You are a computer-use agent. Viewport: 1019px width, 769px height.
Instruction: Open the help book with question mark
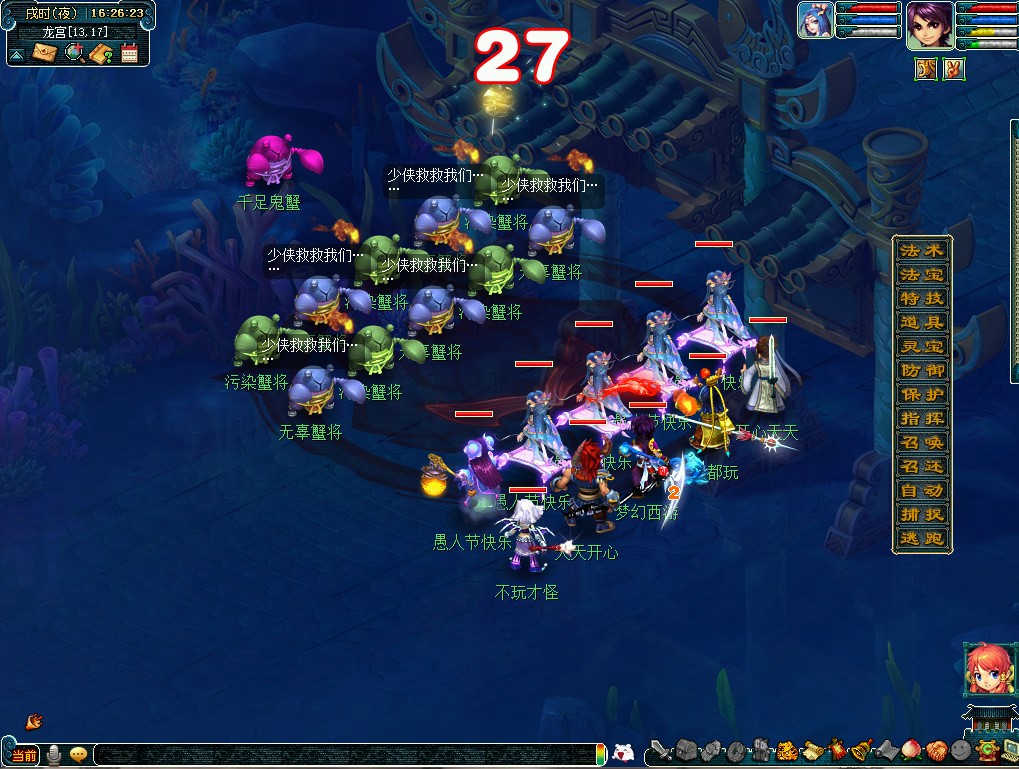pyautogui.click(x=100, y=53)
